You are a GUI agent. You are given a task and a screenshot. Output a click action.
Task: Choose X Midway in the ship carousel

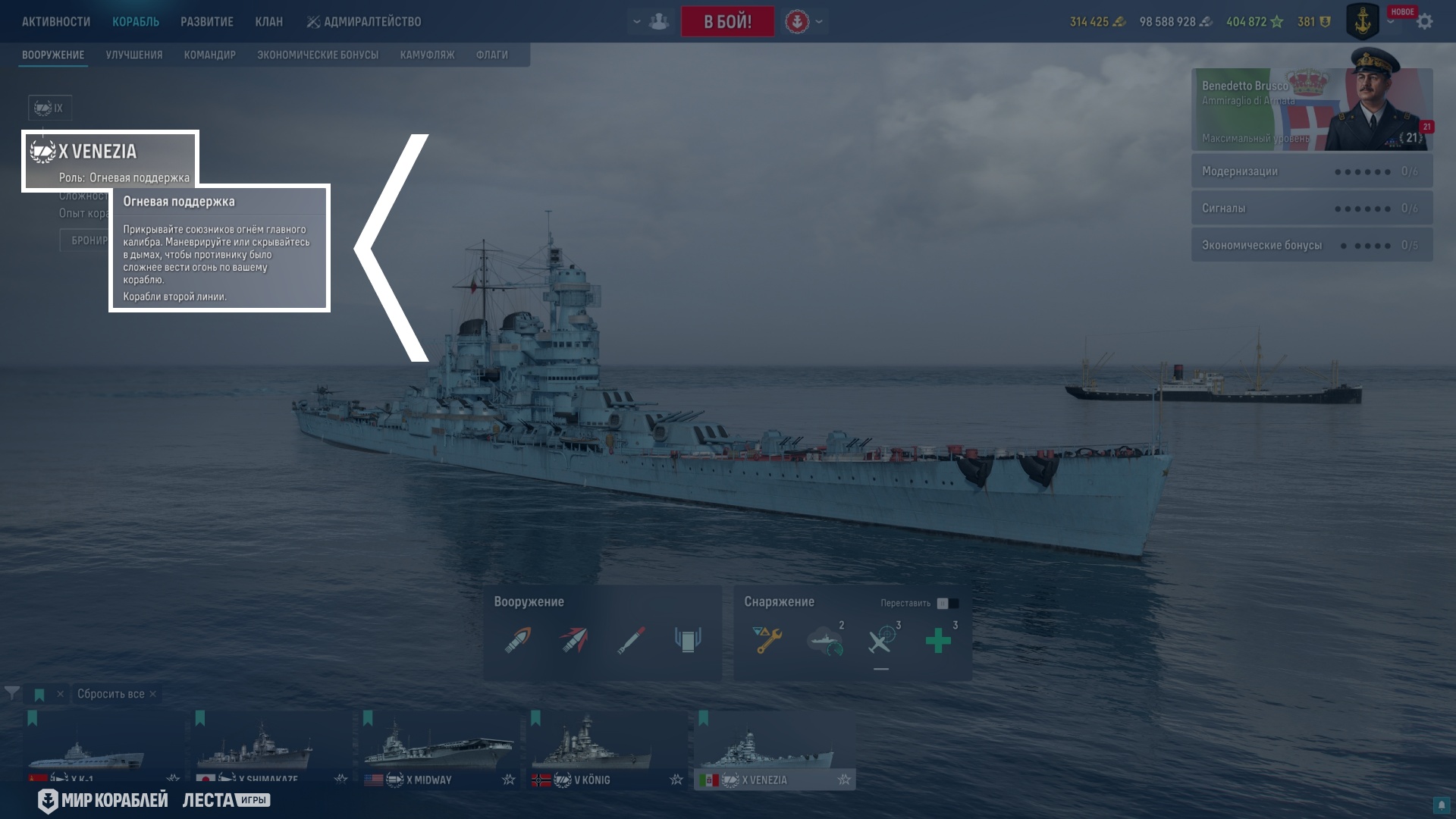point(437,750)
